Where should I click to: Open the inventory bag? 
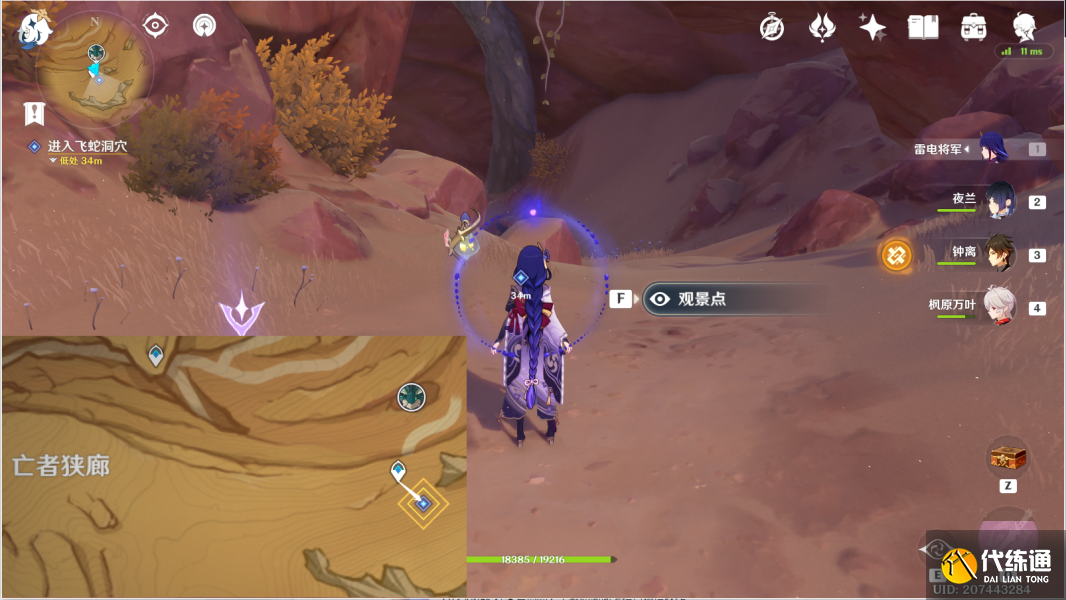pos(972,27)
